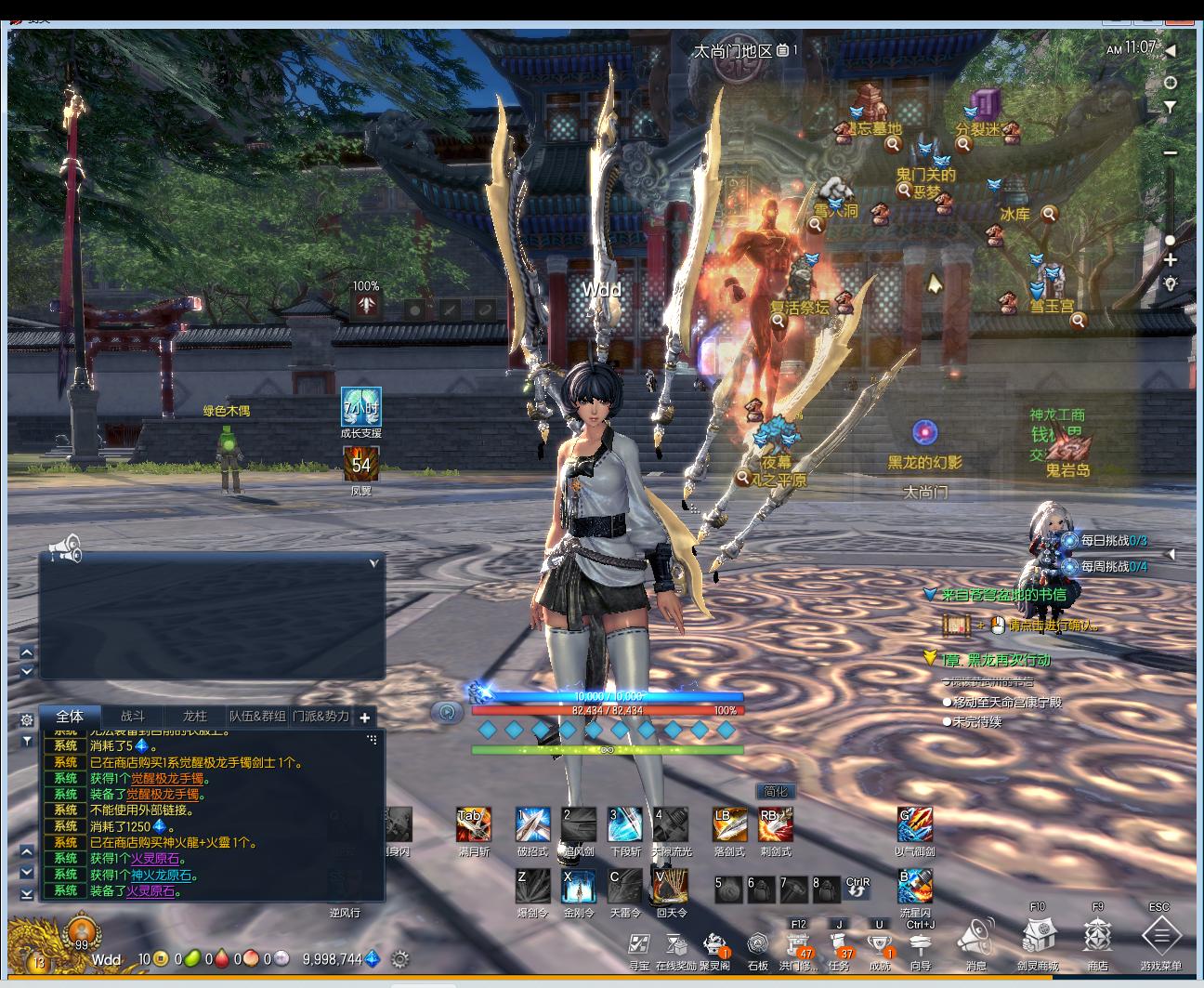Use the 金刚令 skill
The width and height of the screenshot is (1204, 988).
click(x=579, y=887)
